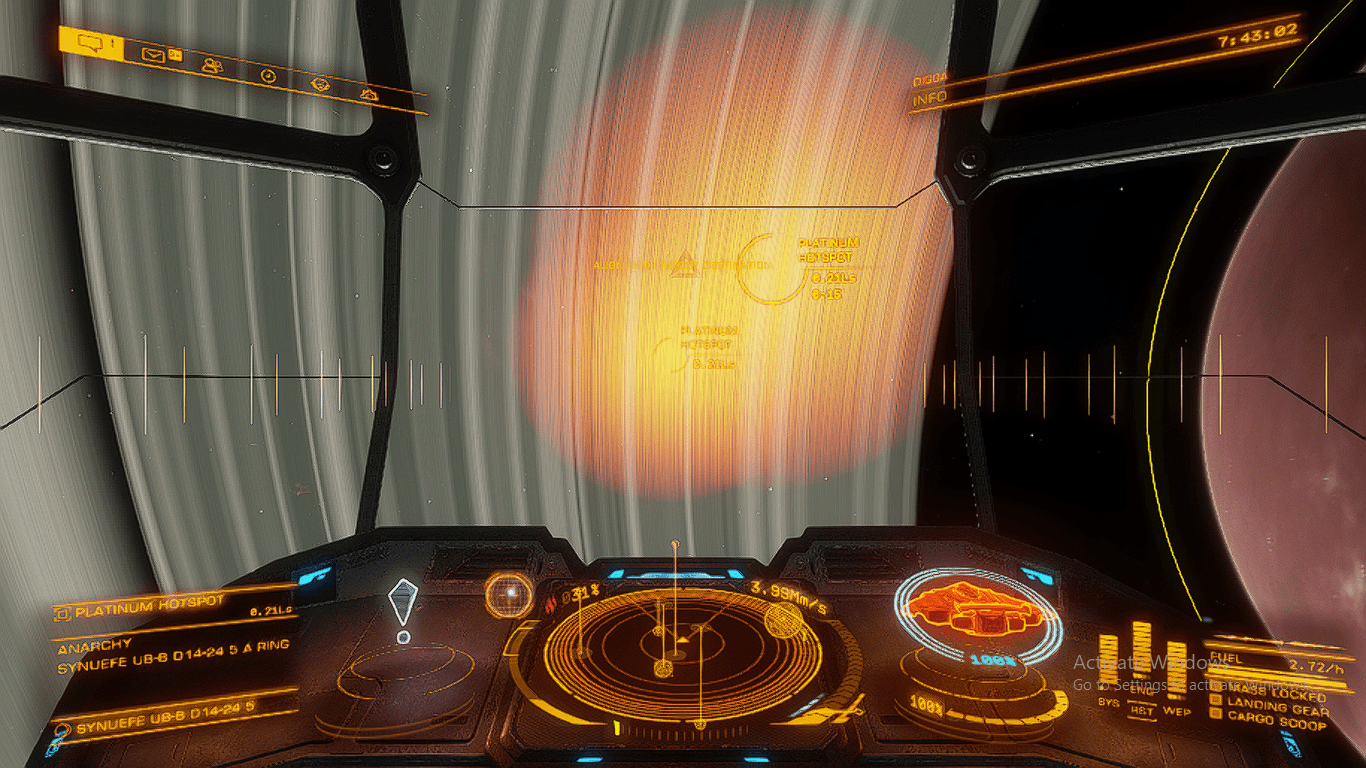Switch to the envelope inbox tab
The height and width of the screenshot is (768, 1366).
pyautogui.click(x=152, y=55)
